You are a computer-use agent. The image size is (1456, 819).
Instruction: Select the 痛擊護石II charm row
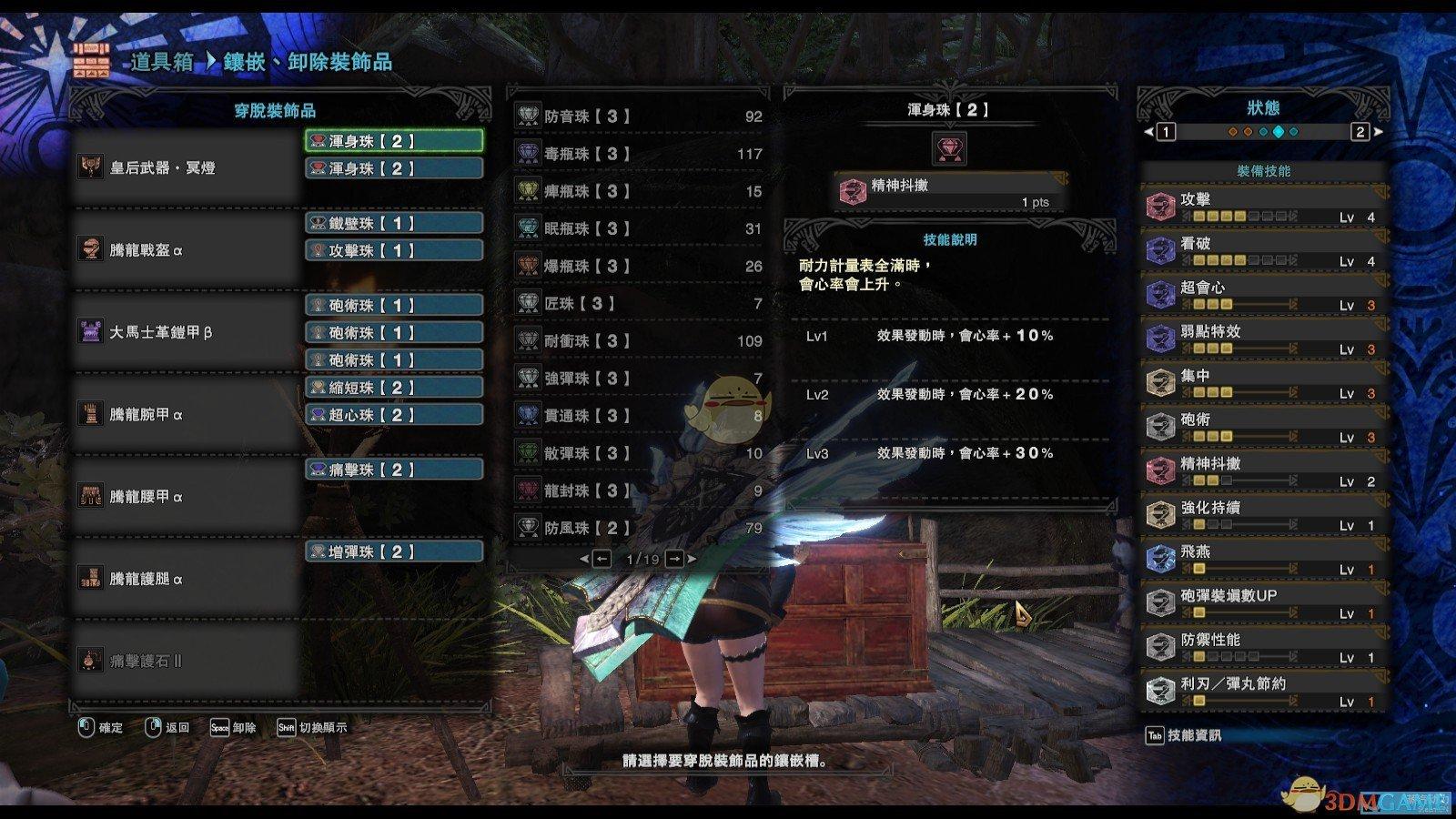(187, 661)
